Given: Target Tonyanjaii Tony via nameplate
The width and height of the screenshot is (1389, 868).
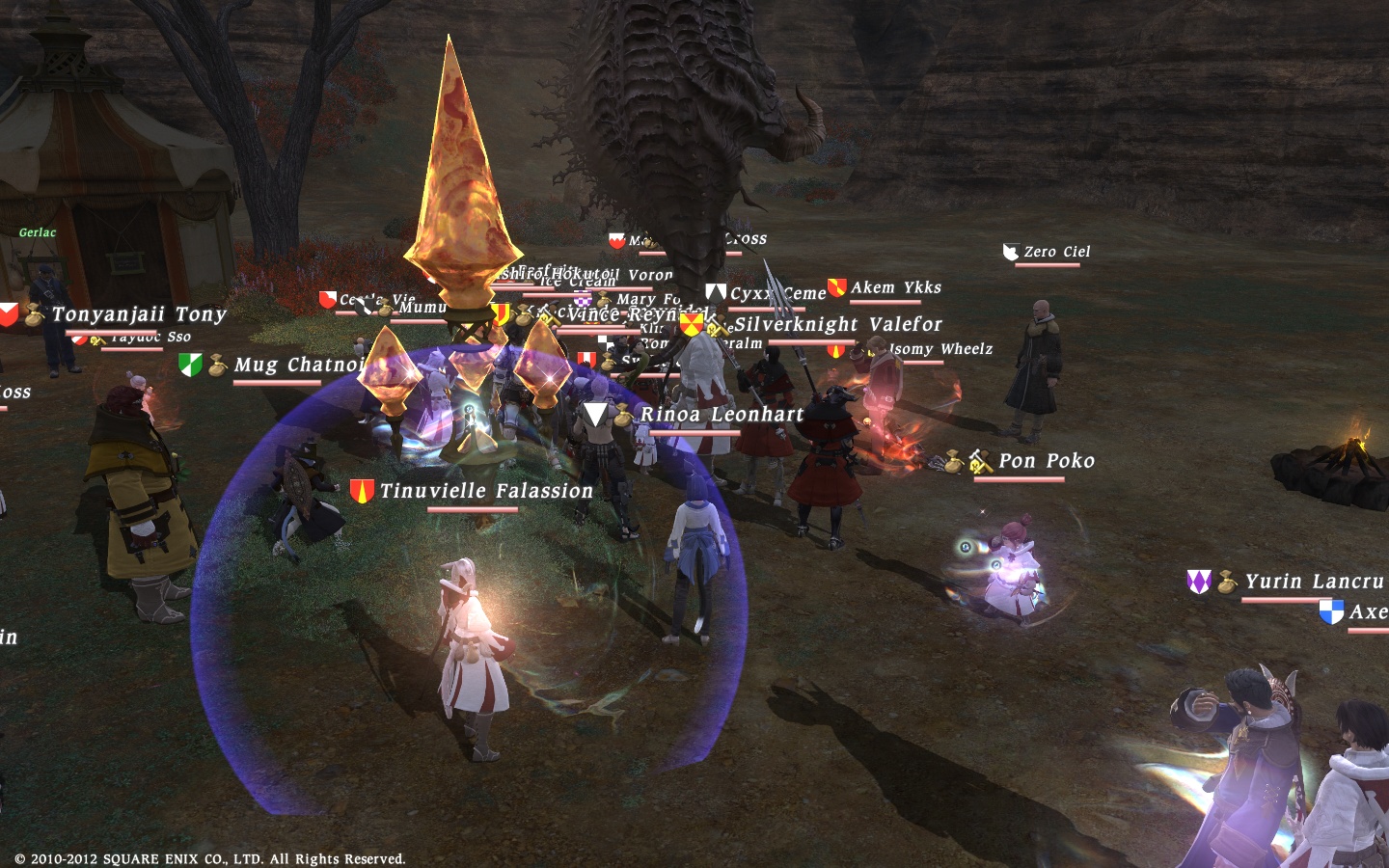Looking at the screenshot, I should (139, 314).
